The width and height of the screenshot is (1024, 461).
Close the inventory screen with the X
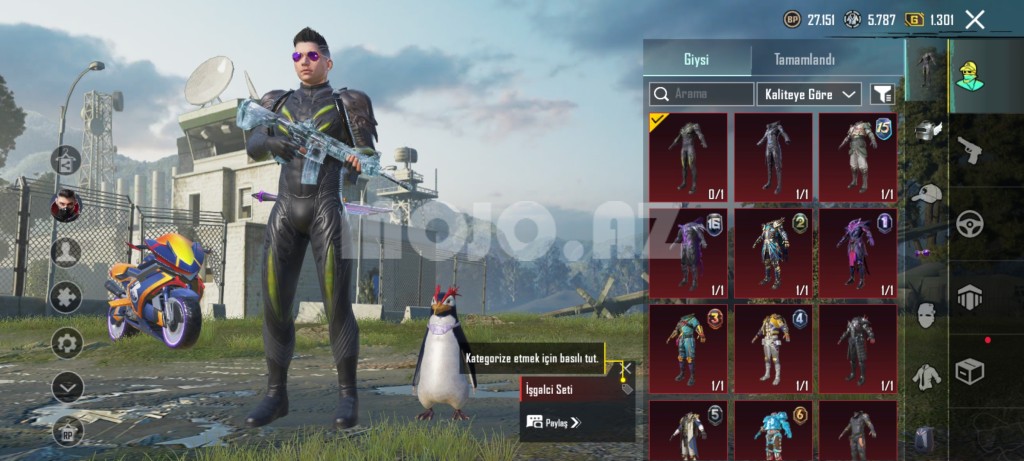point(975,19)
